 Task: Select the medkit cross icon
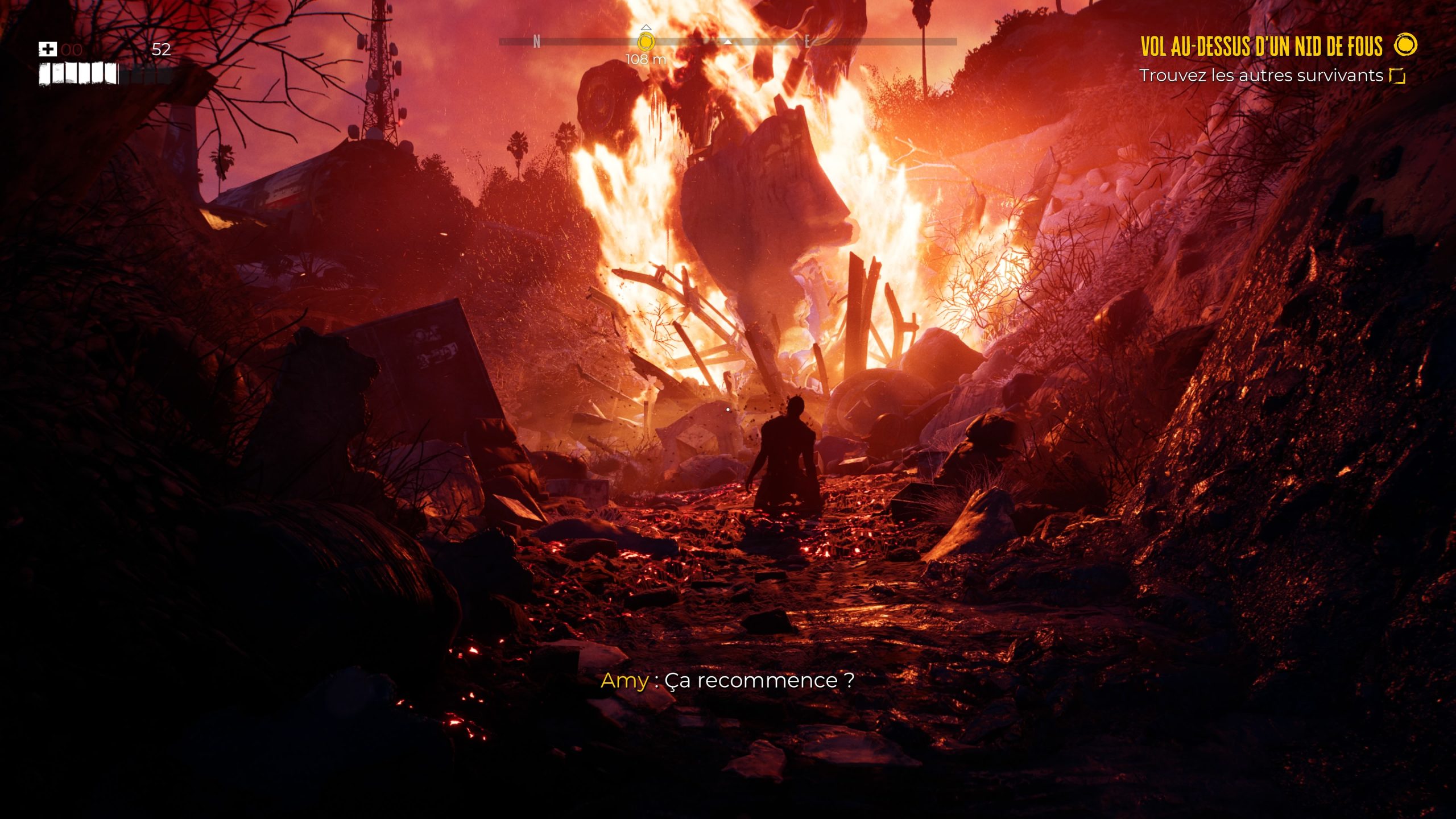coord(48,49)
